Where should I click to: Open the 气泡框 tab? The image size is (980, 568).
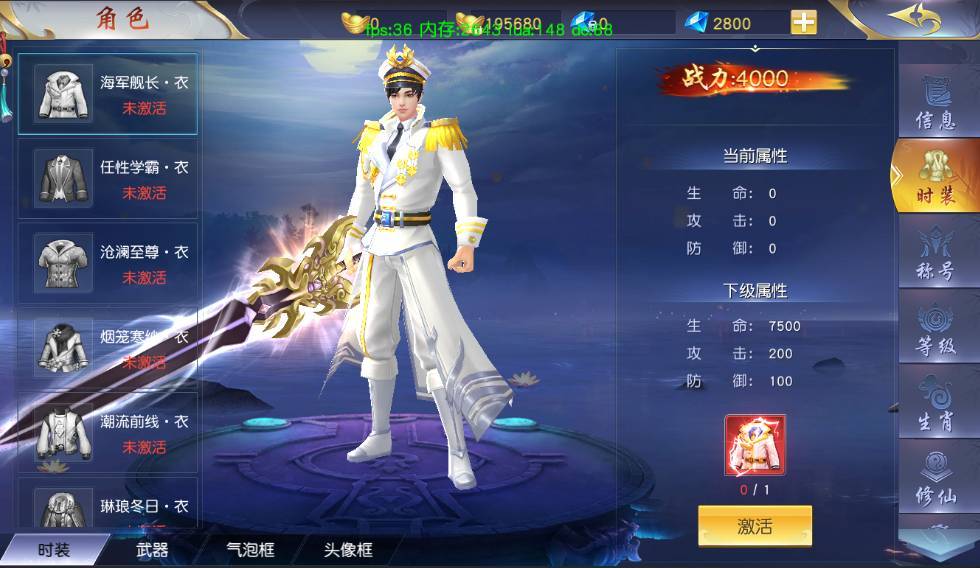point(250,549)
